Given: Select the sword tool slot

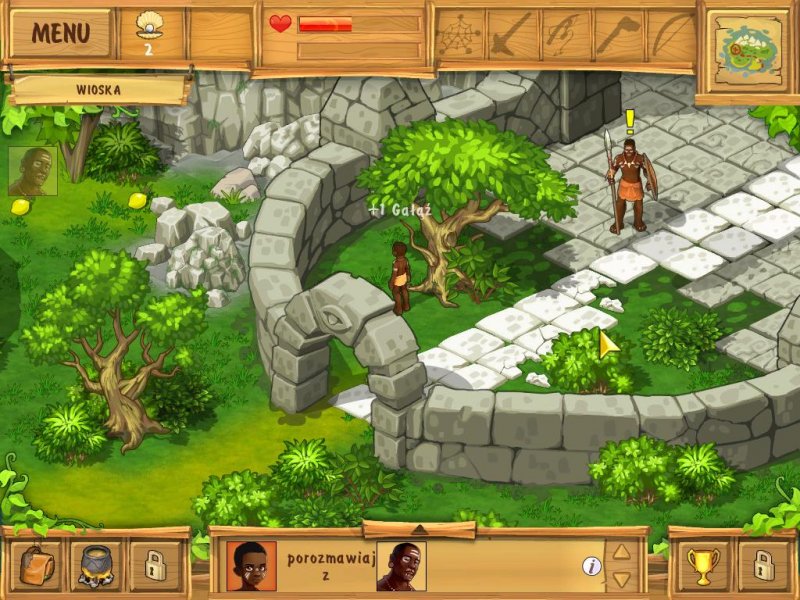Looking at the screenshot, I should click(512, 37).
